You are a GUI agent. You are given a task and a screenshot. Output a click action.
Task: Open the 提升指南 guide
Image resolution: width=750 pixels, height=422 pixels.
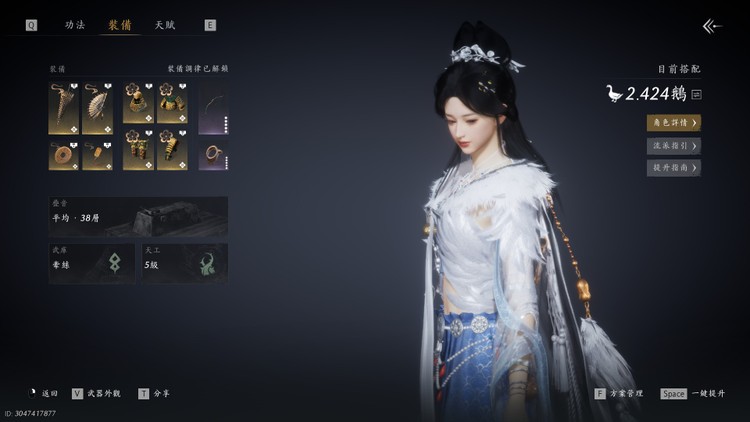(x=673, y=168)
